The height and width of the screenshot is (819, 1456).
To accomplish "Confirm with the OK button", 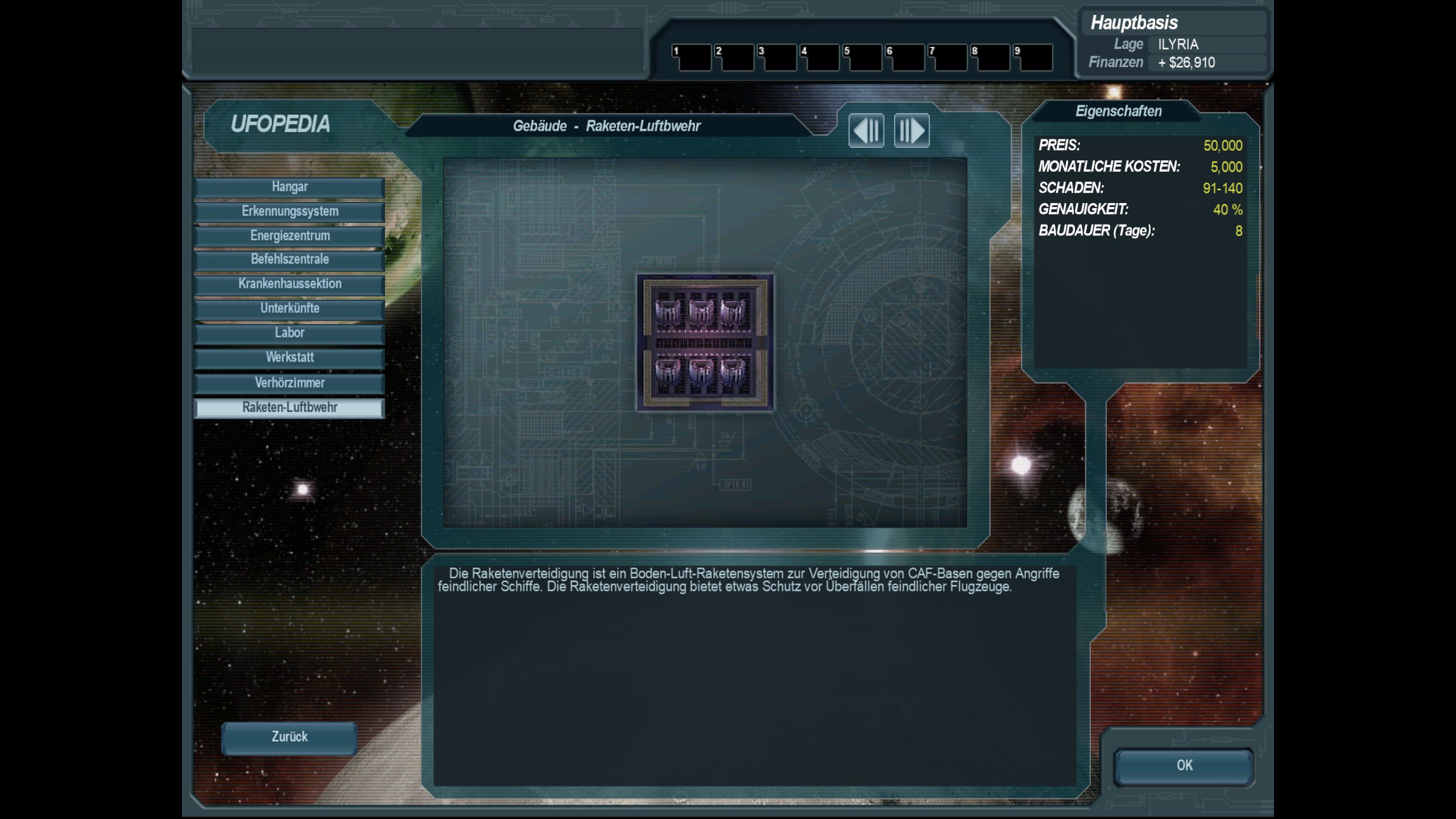I will coord(1184,766).
